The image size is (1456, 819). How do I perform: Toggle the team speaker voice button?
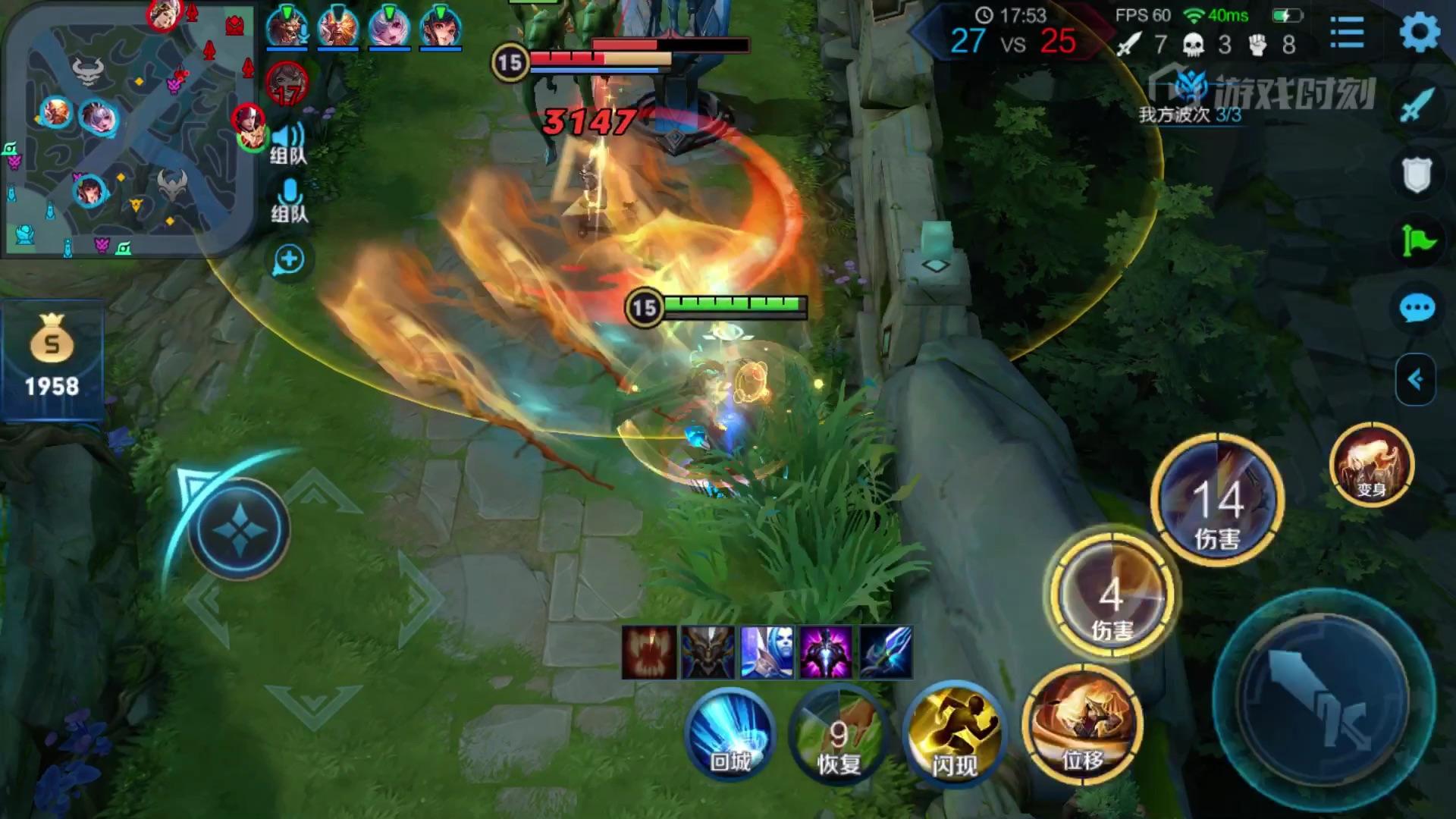[x=288, y=143]
